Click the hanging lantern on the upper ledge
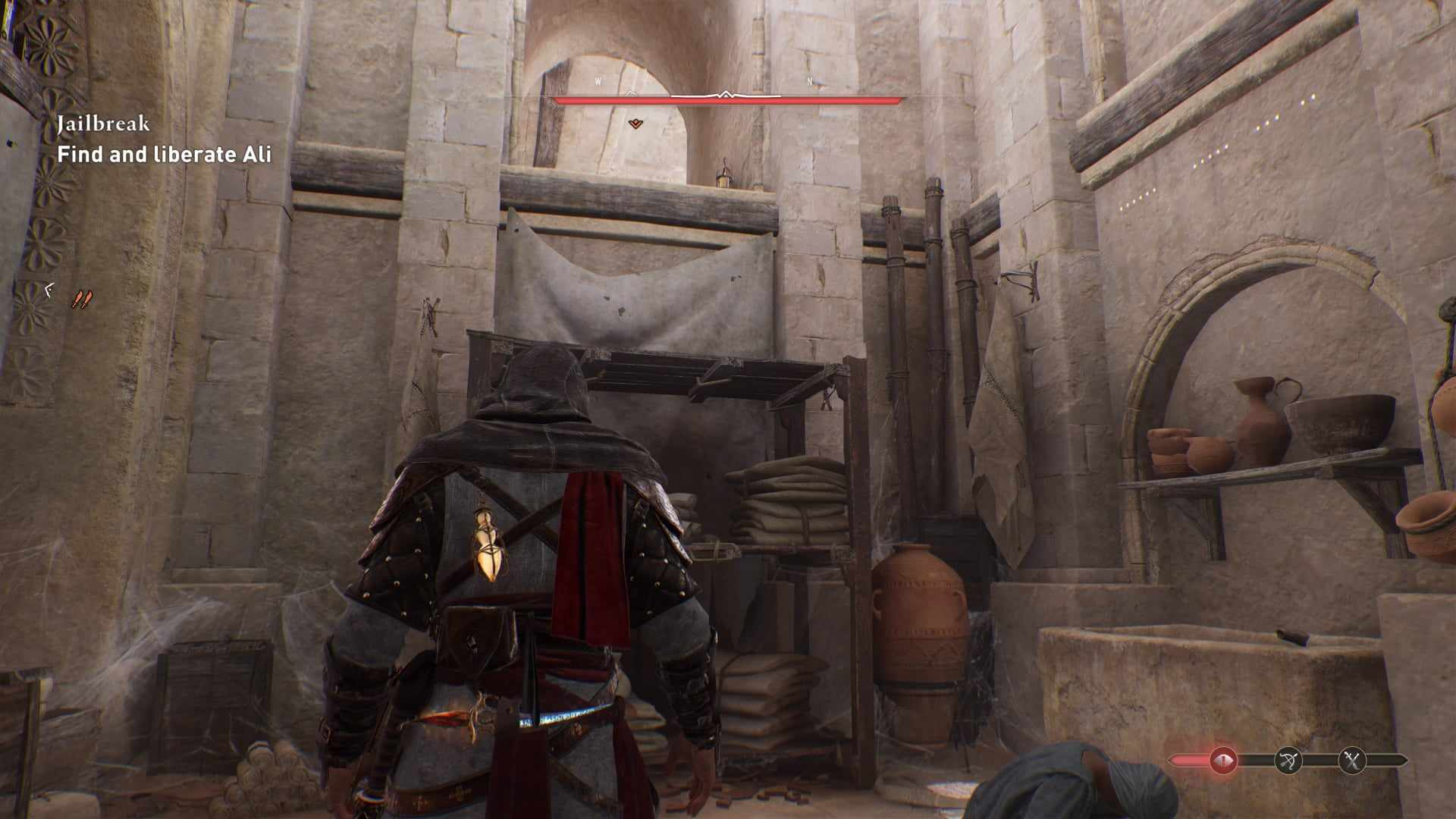Image resolution: width=1456 pixels, height=819 pixels. [x=723, y=176]
